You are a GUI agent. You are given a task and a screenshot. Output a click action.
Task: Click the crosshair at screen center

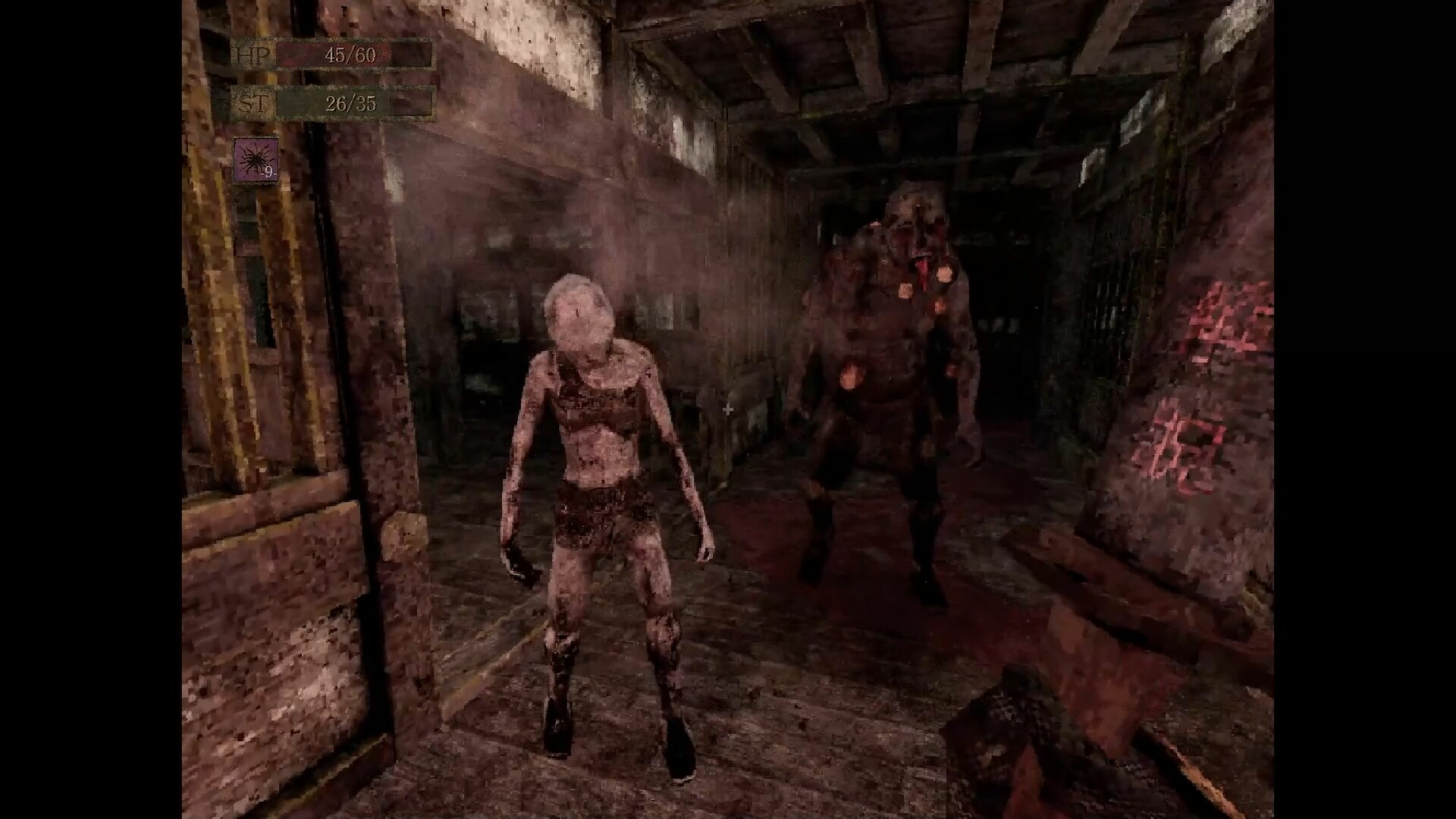click(x=727, y=409)
